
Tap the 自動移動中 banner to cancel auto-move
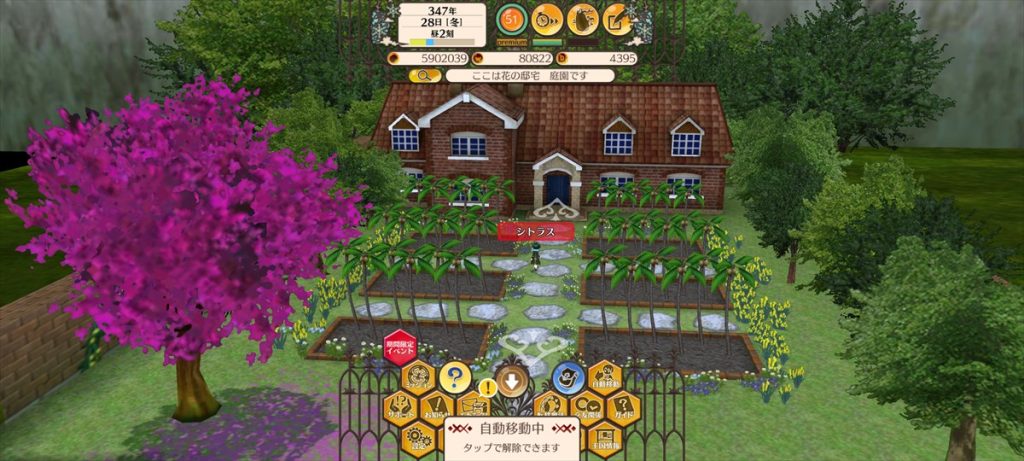(511, 436)
